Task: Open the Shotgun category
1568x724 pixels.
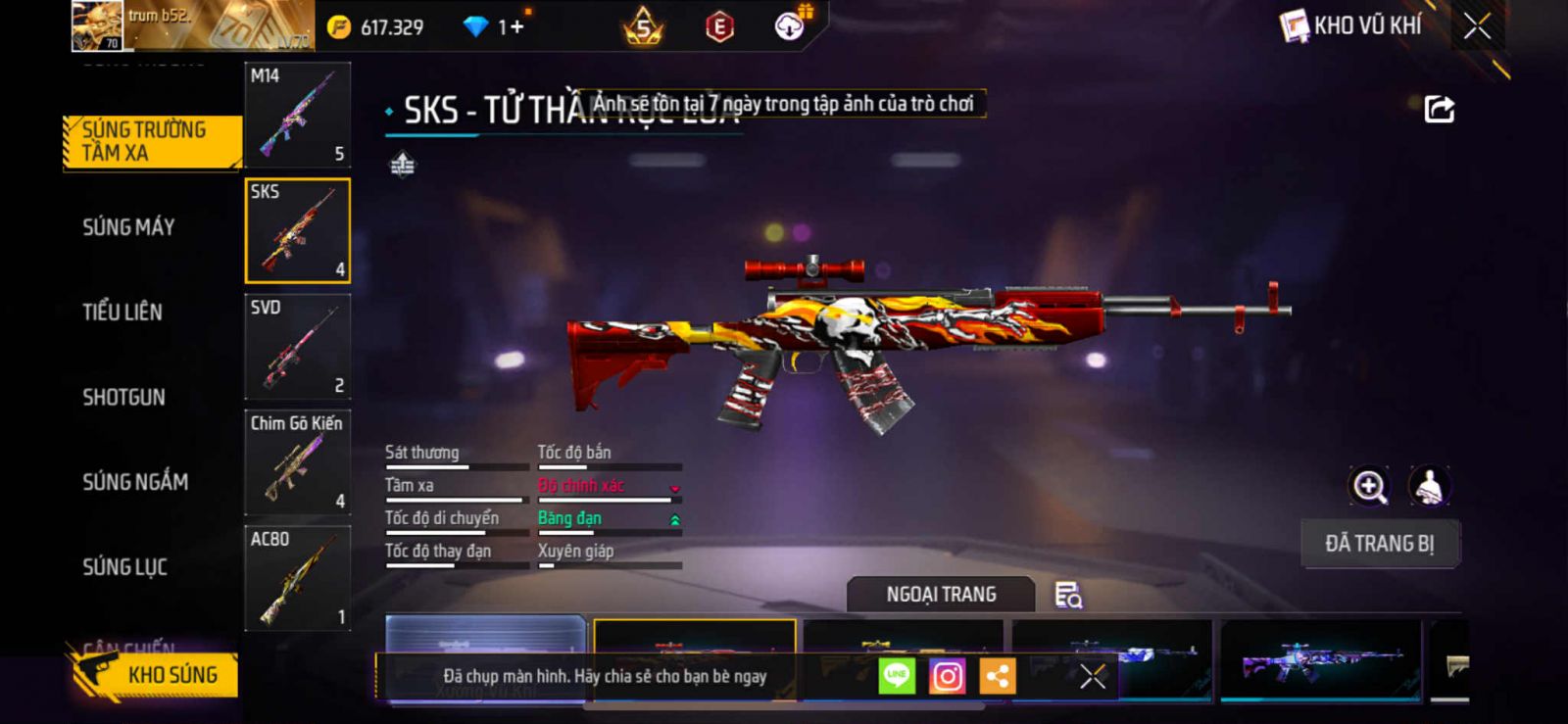Action: point(123,397)
